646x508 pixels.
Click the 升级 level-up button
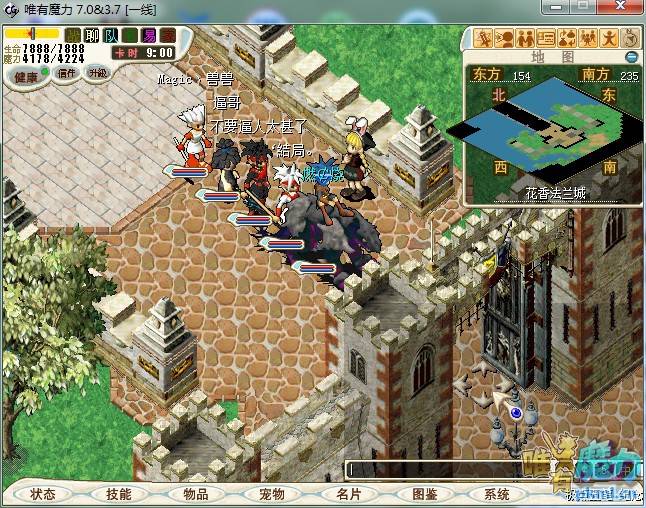pos(98,73)
